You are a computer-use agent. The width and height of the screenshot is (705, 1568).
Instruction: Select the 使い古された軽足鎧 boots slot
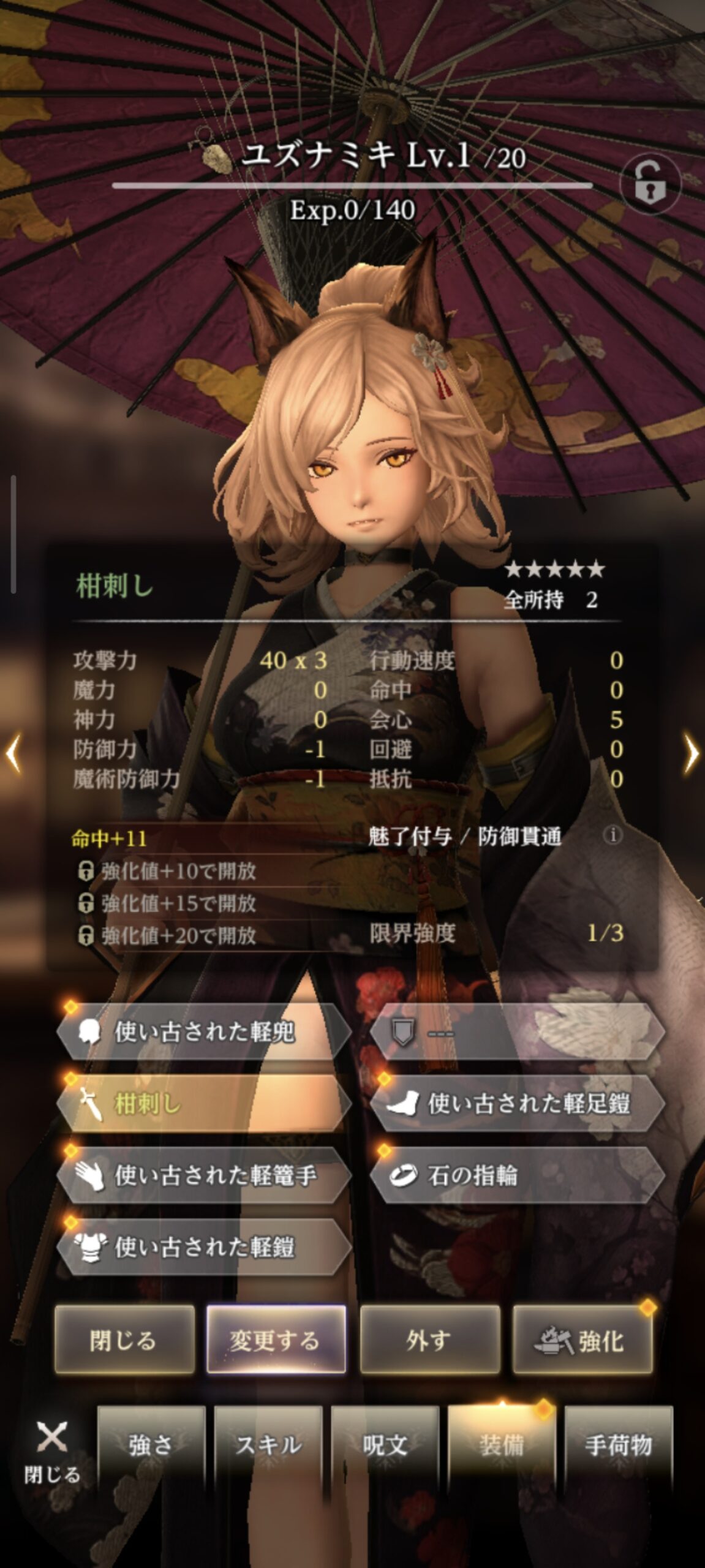[517, 1104]
